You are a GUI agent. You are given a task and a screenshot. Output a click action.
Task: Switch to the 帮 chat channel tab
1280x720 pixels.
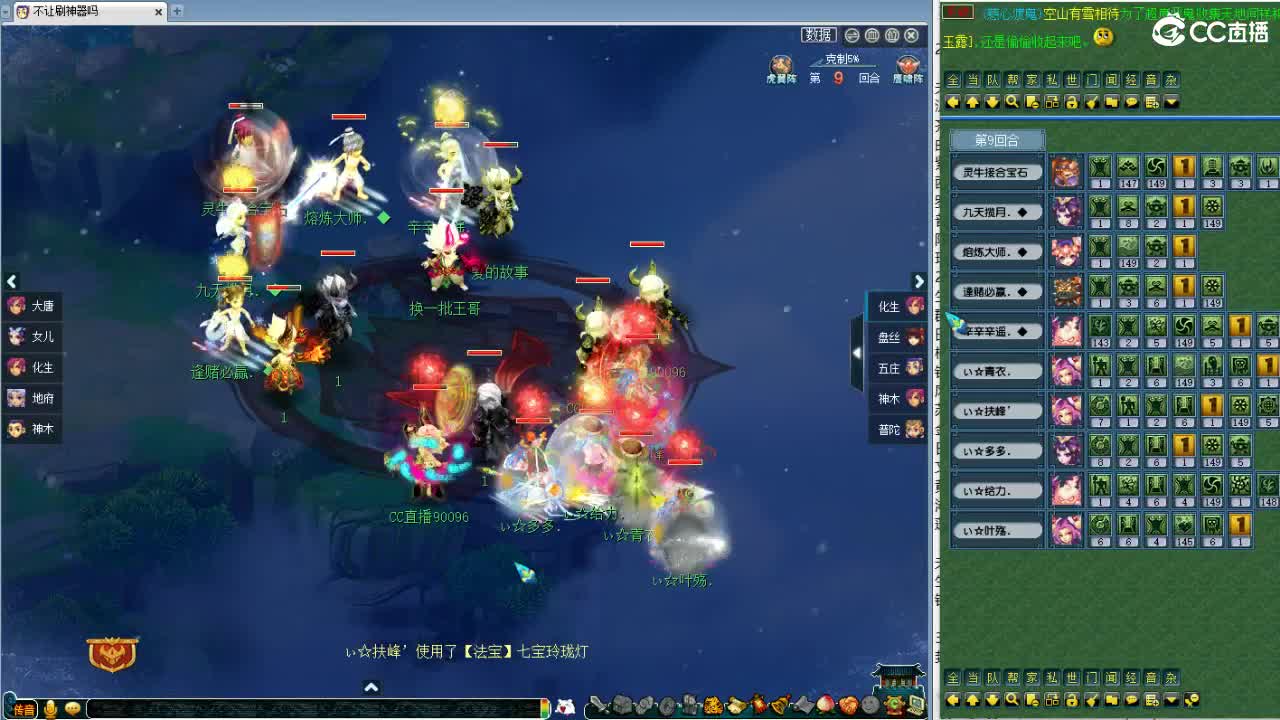point(1013,80)
